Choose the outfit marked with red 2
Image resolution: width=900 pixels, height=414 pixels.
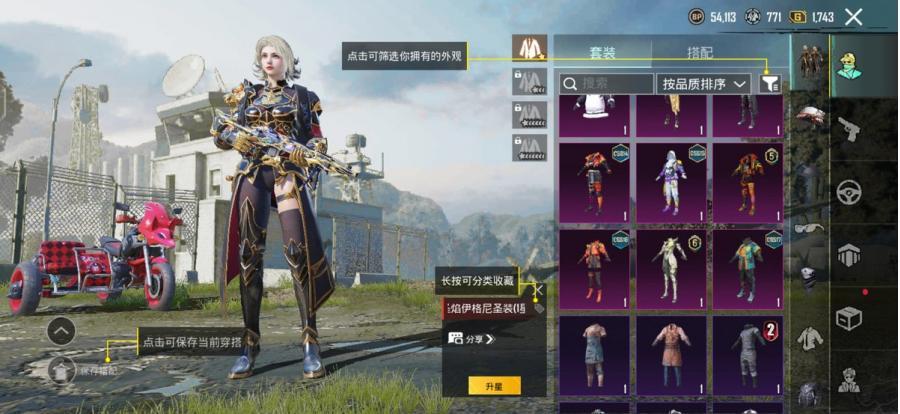coord(747,353)
